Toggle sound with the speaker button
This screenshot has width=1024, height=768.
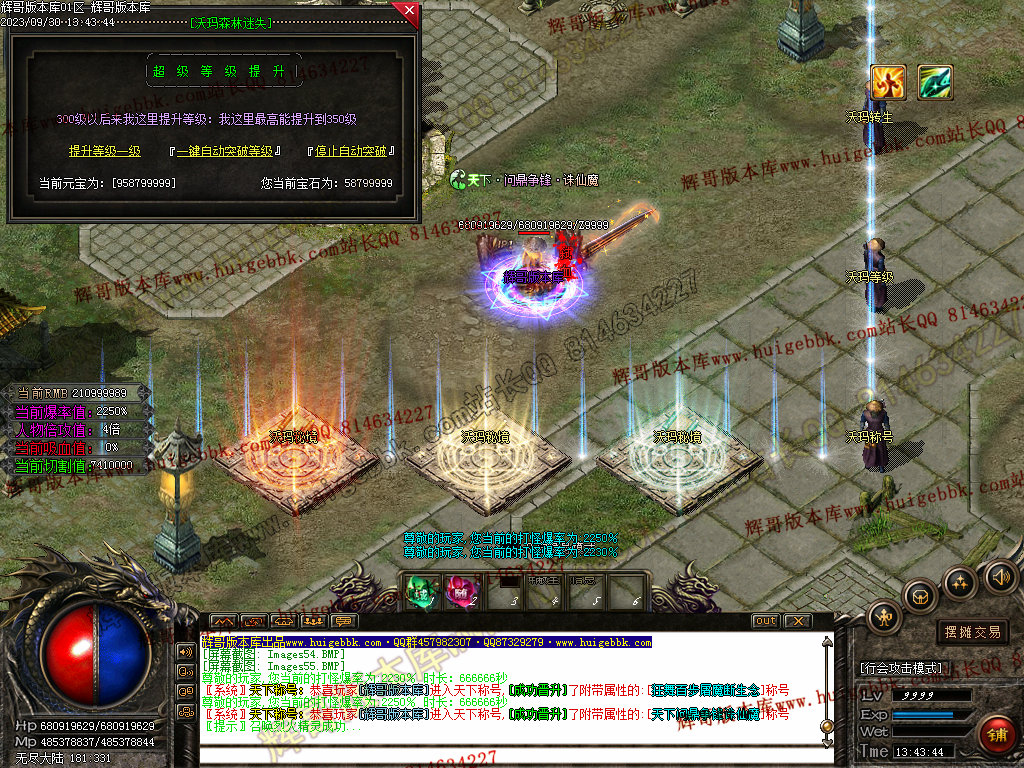point(1000,576)
